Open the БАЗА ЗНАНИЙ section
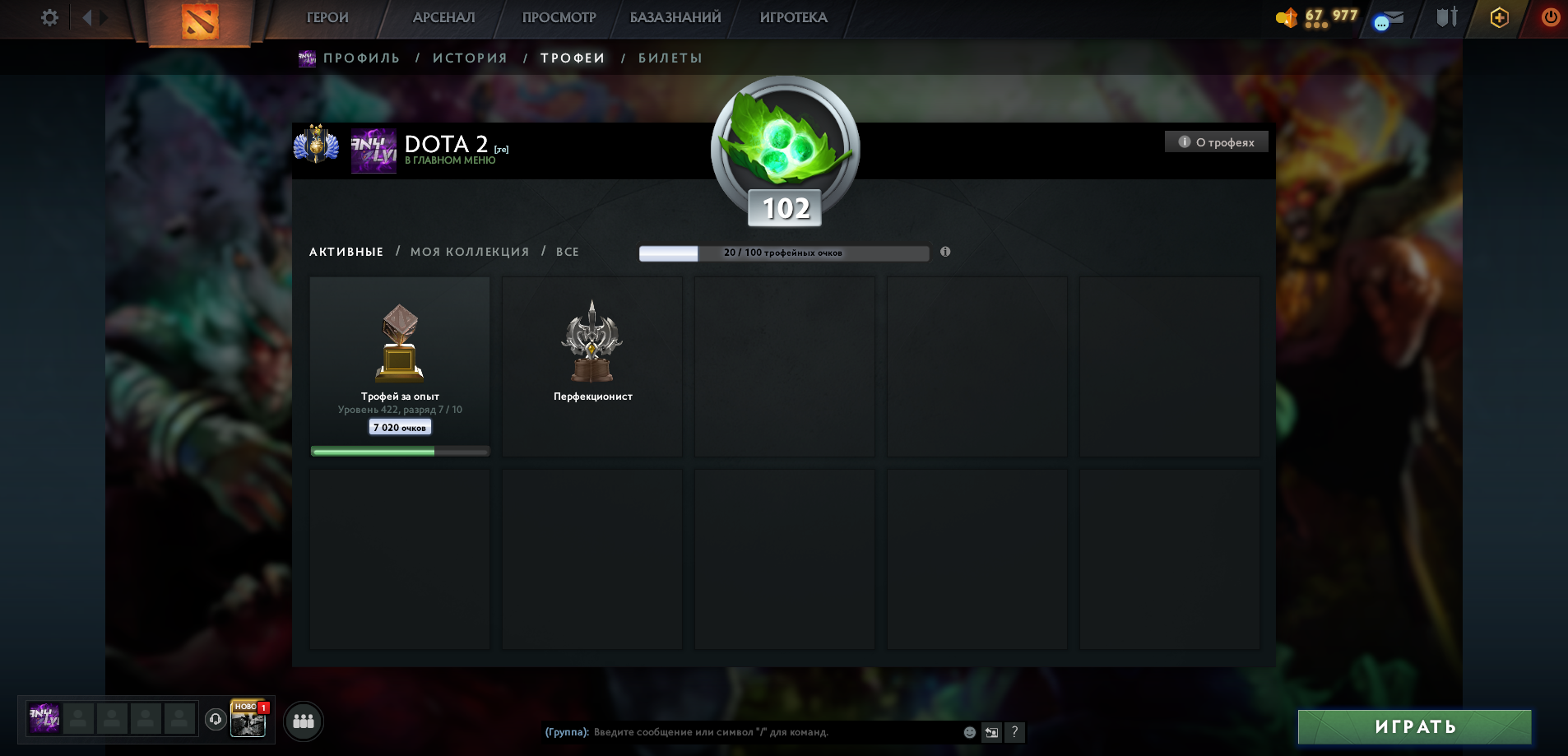Viewport: 1568px width, 756px height. 675,17
